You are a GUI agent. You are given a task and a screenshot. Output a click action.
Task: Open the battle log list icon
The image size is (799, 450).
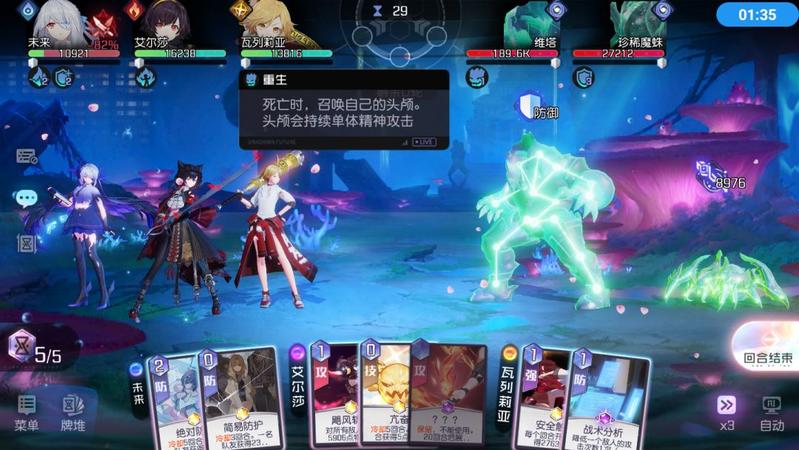click(x=26, y=156)
